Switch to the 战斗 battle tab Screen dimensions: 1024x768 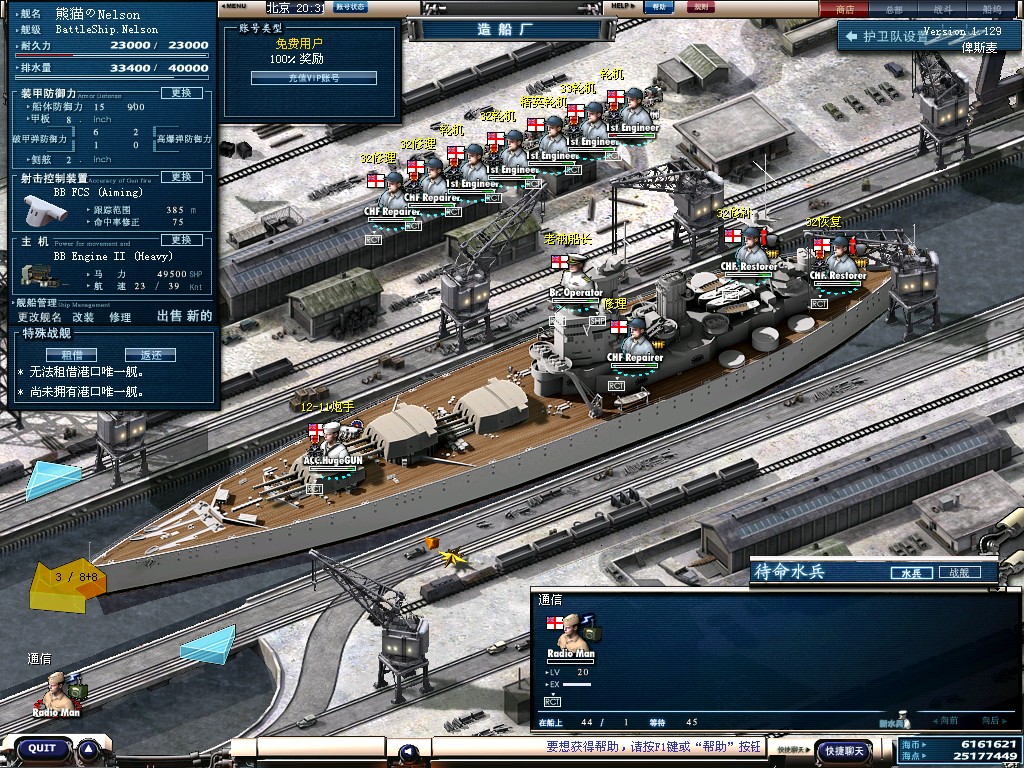coord(943,9)
